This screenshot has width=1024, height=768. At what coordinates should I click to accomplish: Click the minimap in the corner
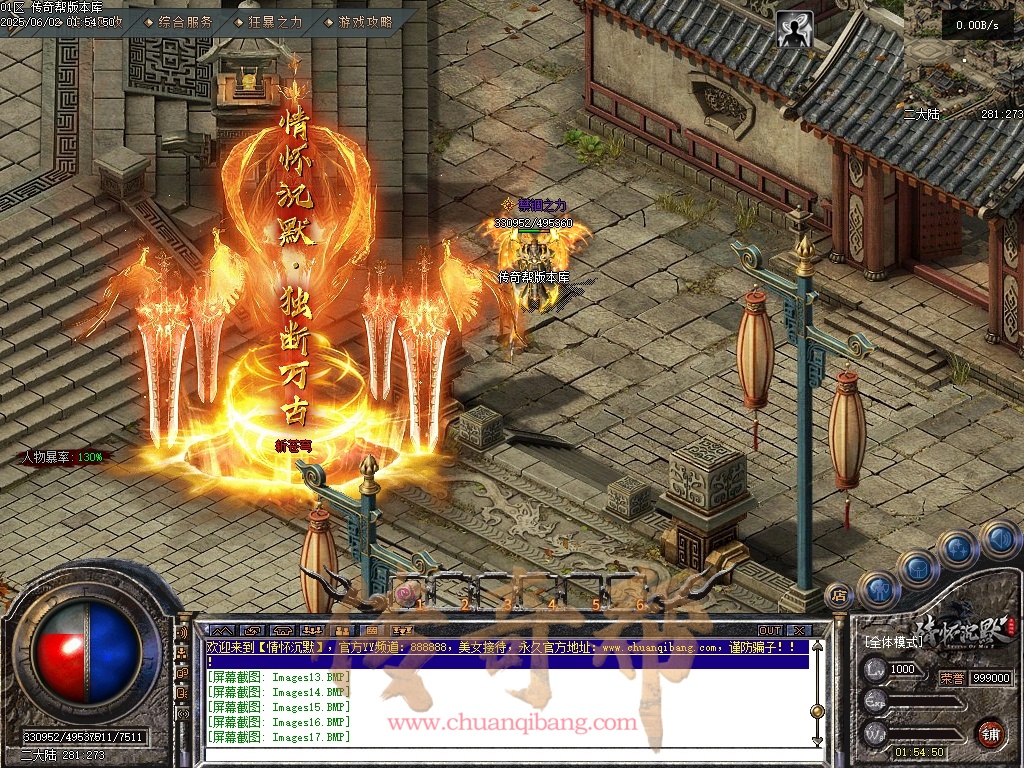963,60
